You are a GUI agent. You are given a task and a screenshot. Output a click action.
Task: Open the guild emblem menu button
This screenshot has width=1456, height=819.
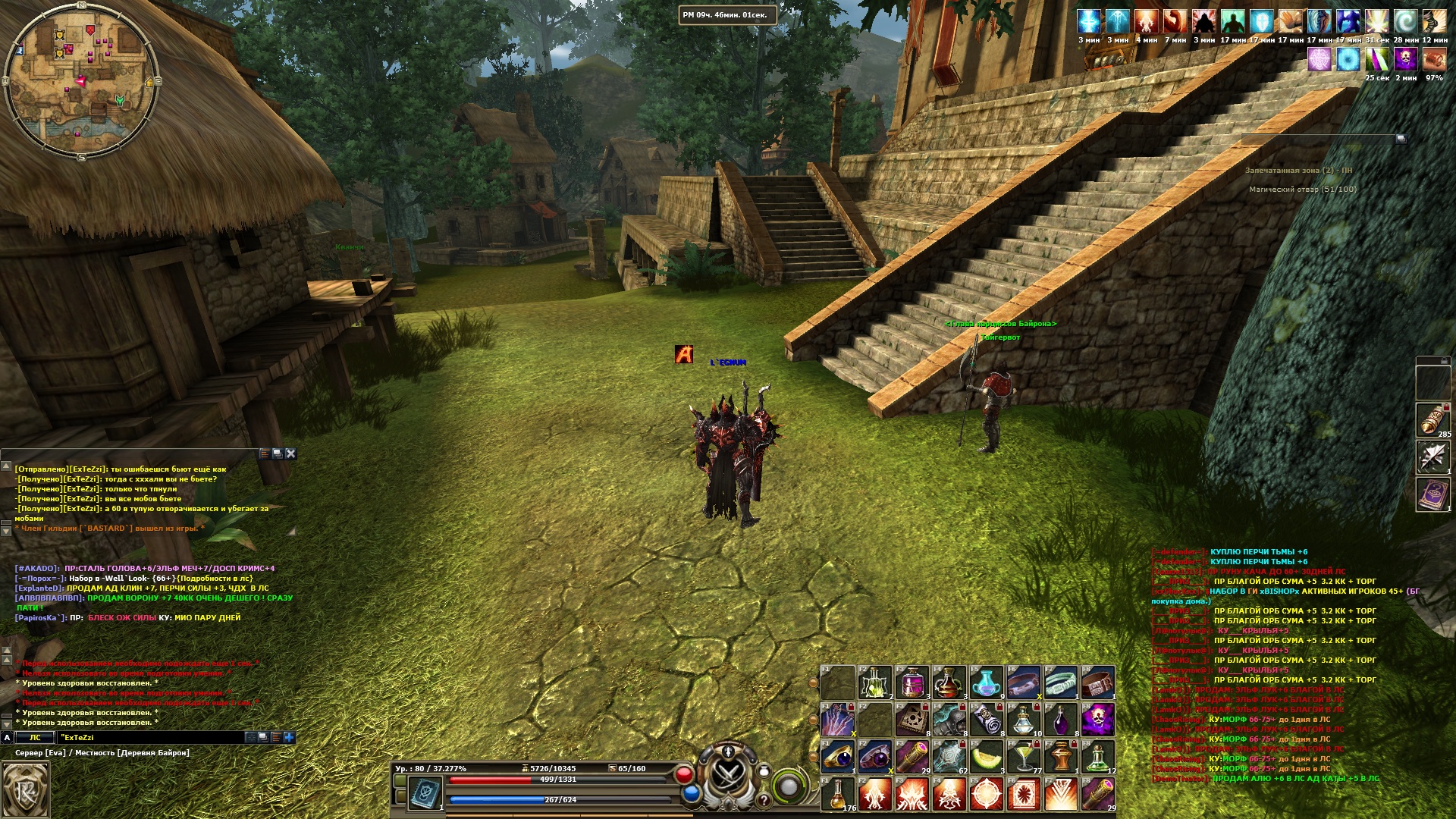pyautogui.click(x=25, y=790)
